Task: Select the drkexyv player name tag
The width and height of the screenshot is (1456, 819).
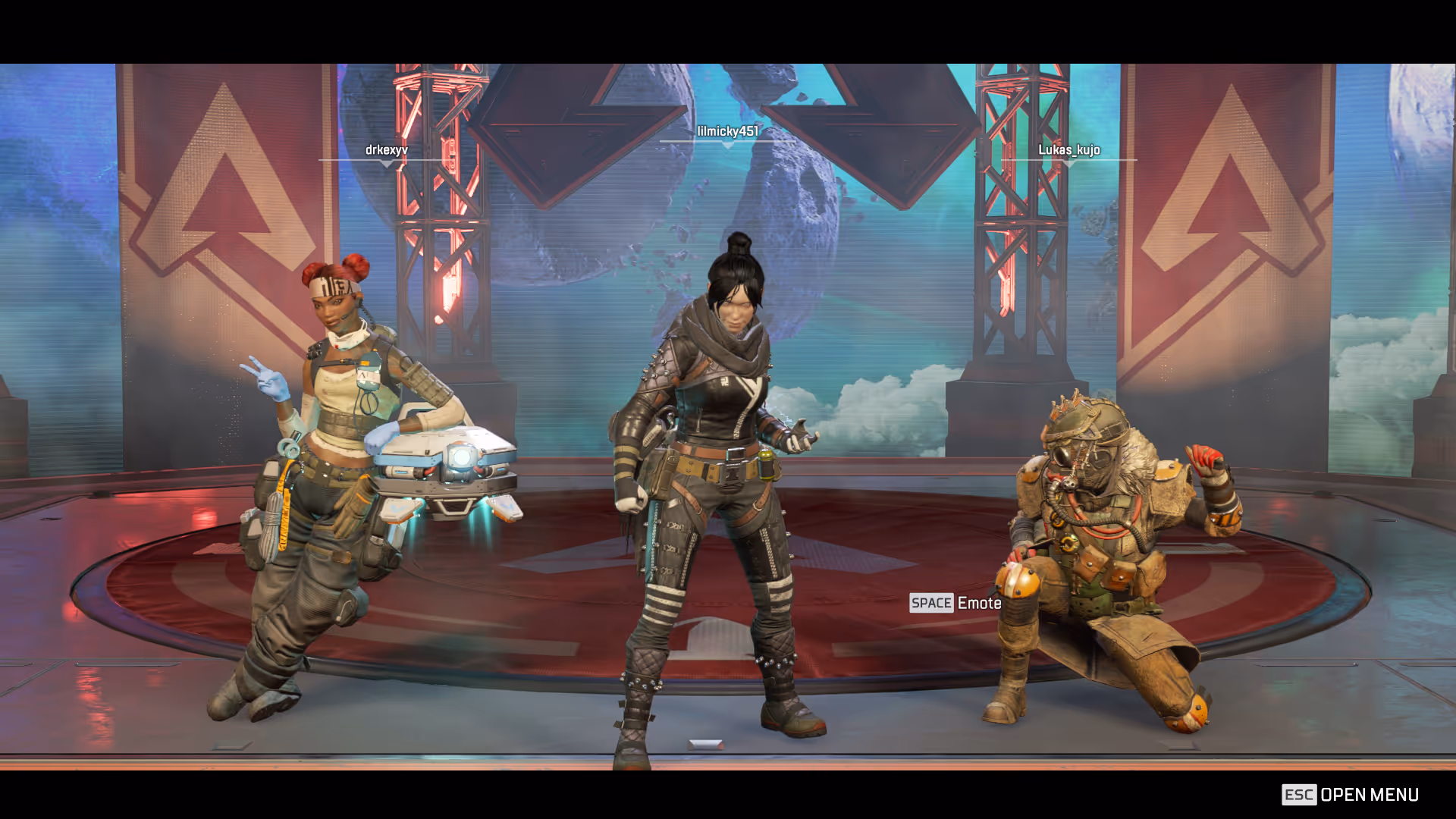Action: [387, 150]
